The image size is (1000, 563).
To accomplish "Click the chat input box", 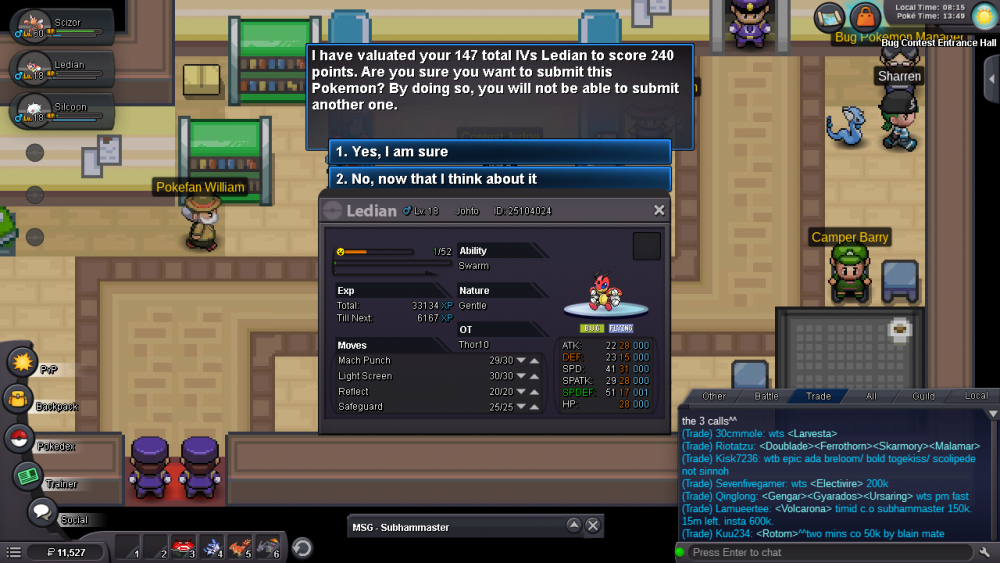I will pos(828,552).
